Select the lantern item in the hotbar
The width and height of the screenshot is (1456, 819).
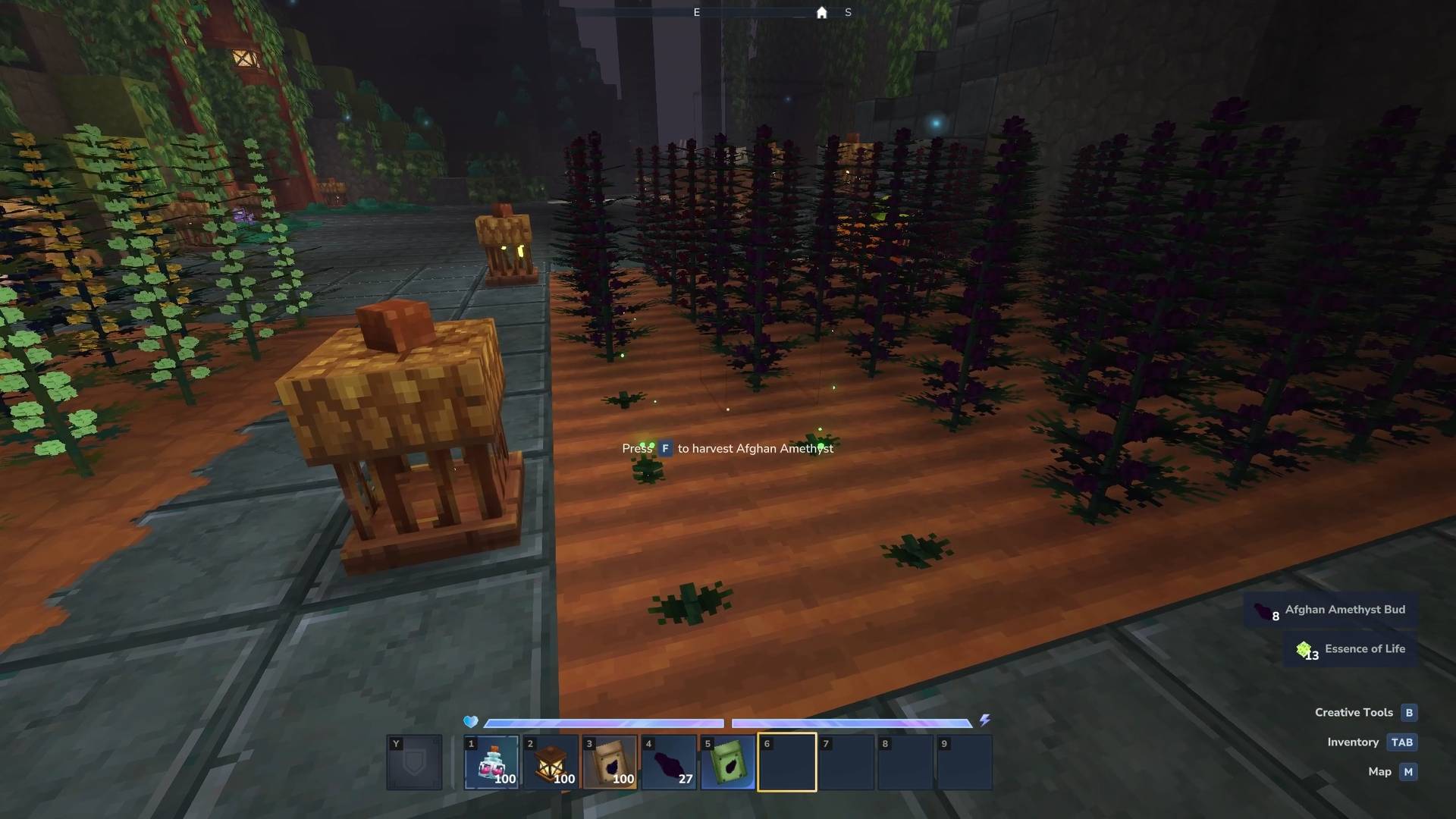tap(551, 762)
